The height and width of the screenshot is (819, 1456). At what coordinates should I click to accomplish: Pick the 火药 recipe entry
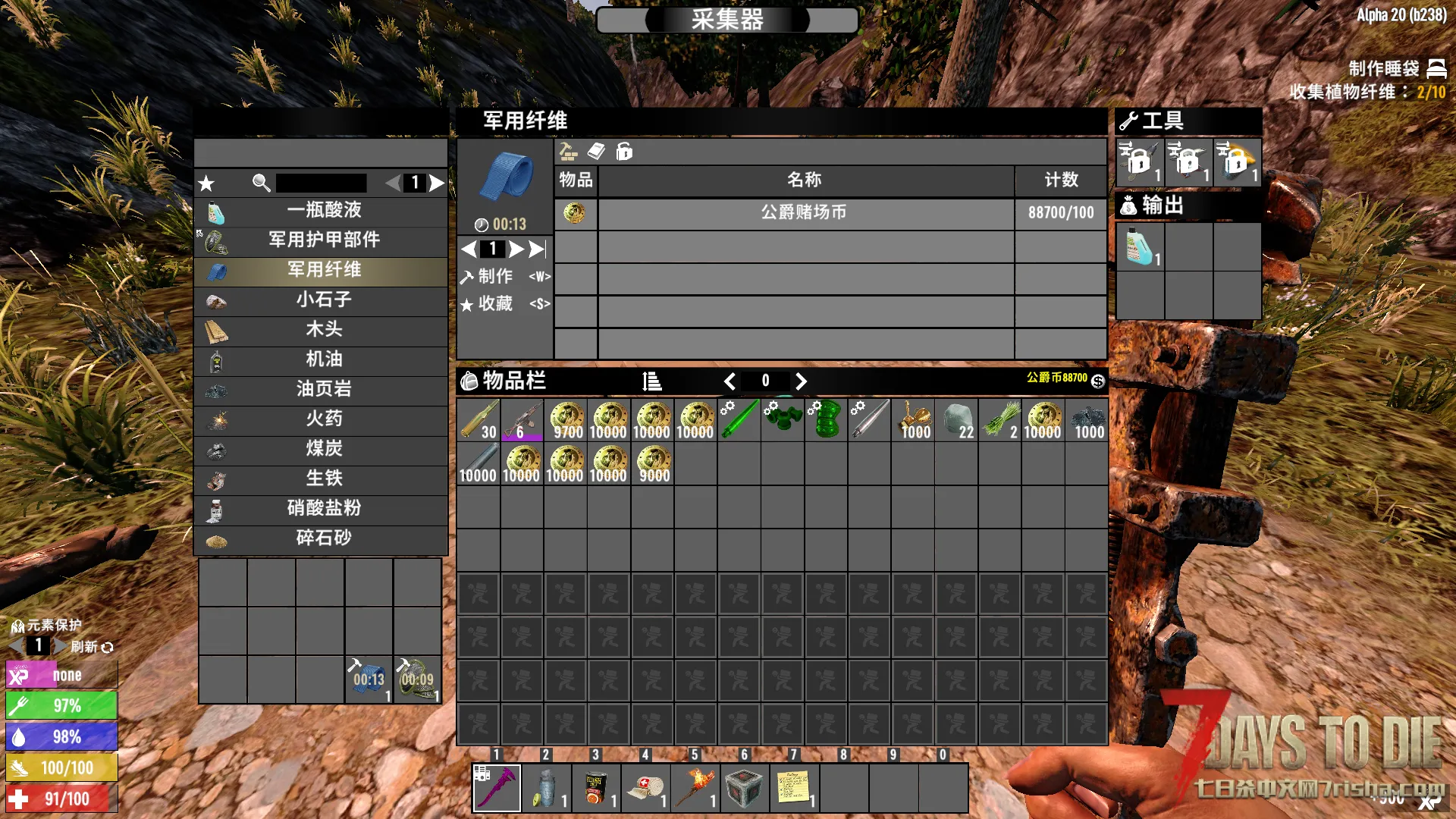coord(323,419)
